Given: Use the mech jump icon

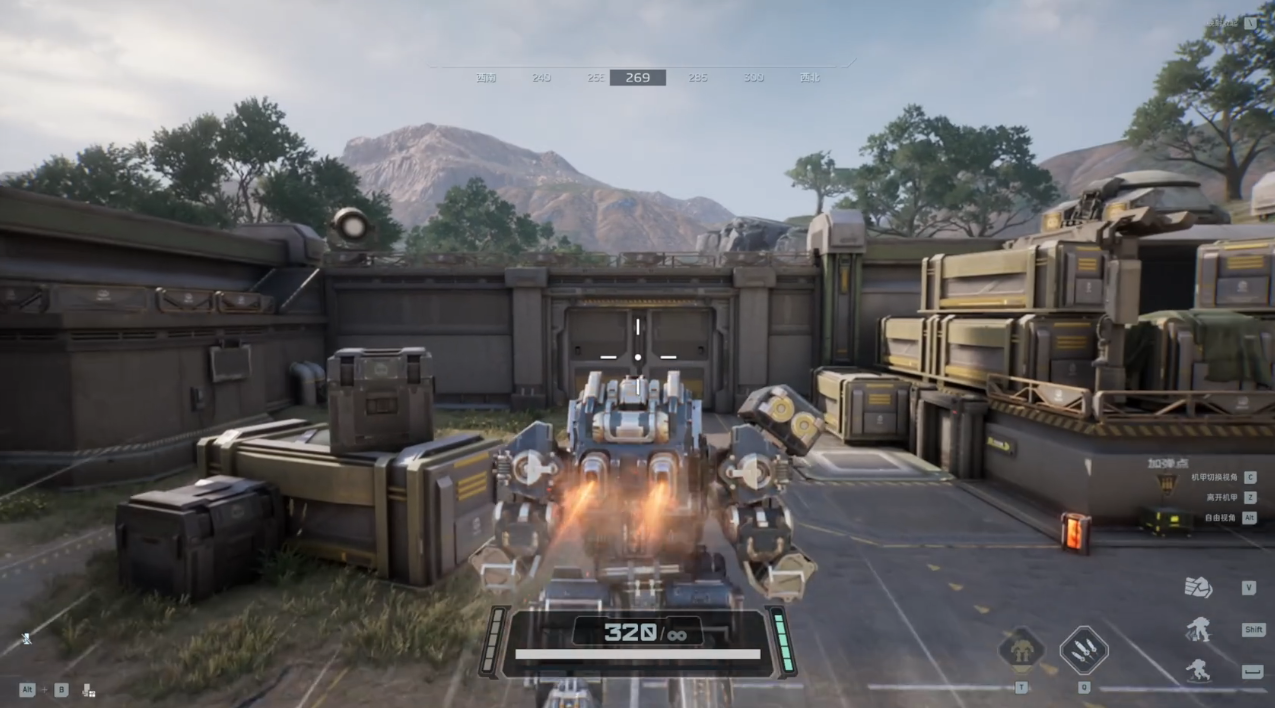Looking at the screenshot, I should (x=1198, y=671).
